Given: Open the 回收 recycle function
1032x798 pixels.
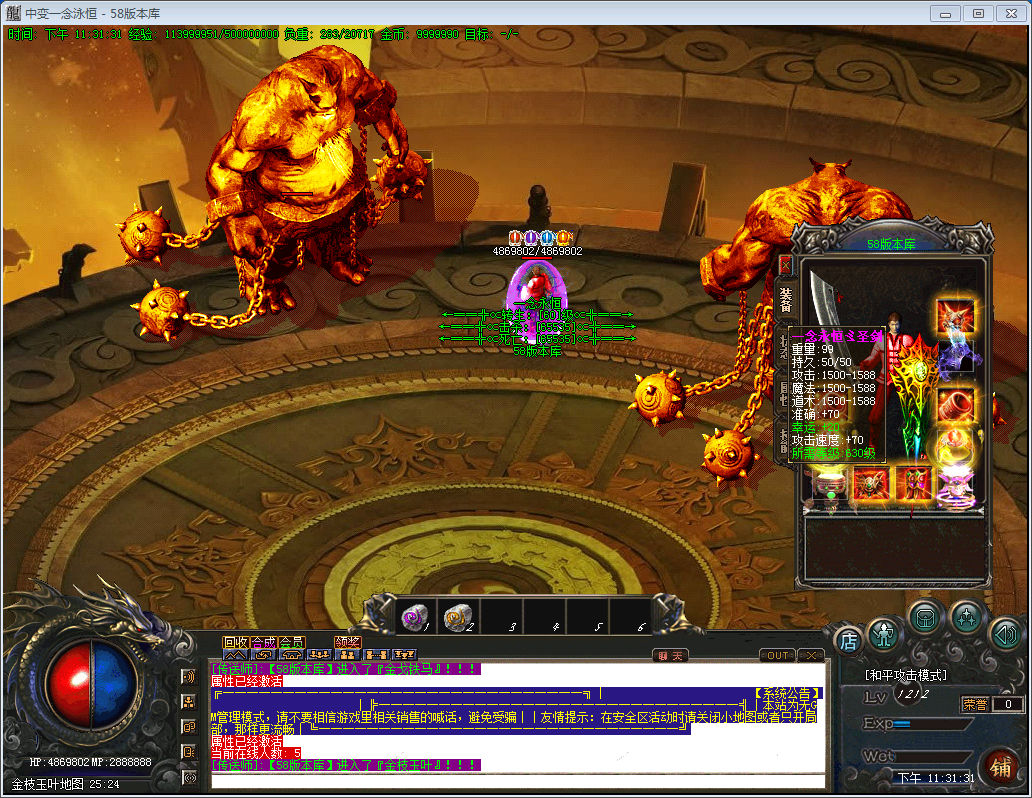Looking at the screenshot, I should (235, 642).
